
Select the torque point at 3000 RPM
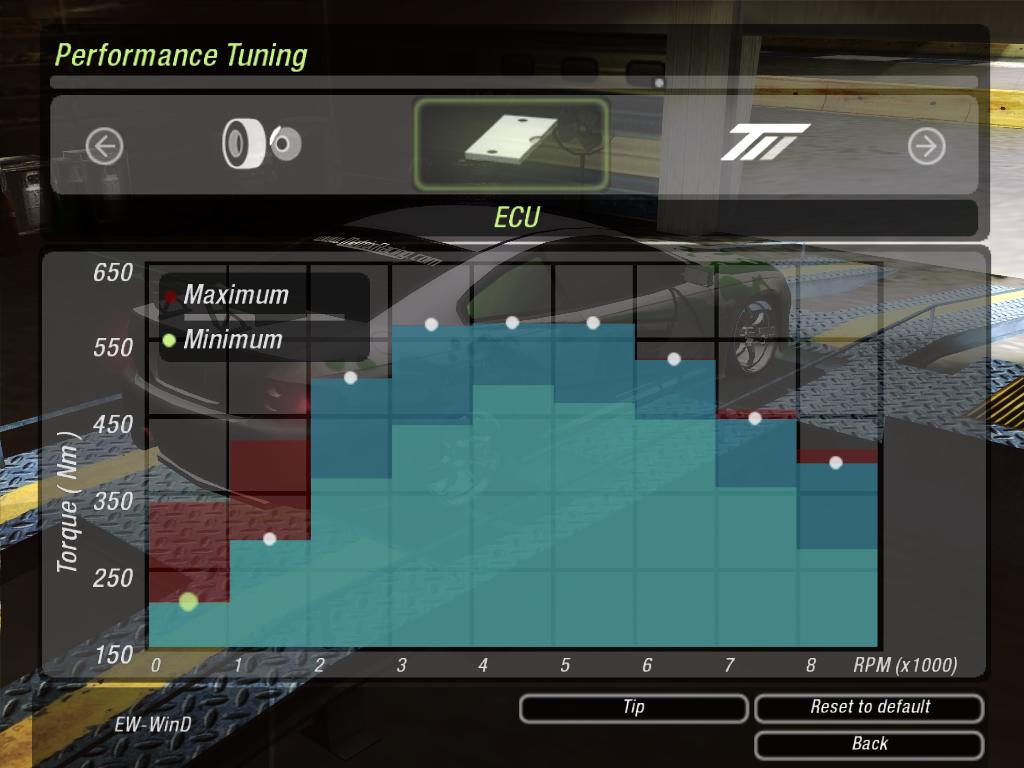(431, 324)
